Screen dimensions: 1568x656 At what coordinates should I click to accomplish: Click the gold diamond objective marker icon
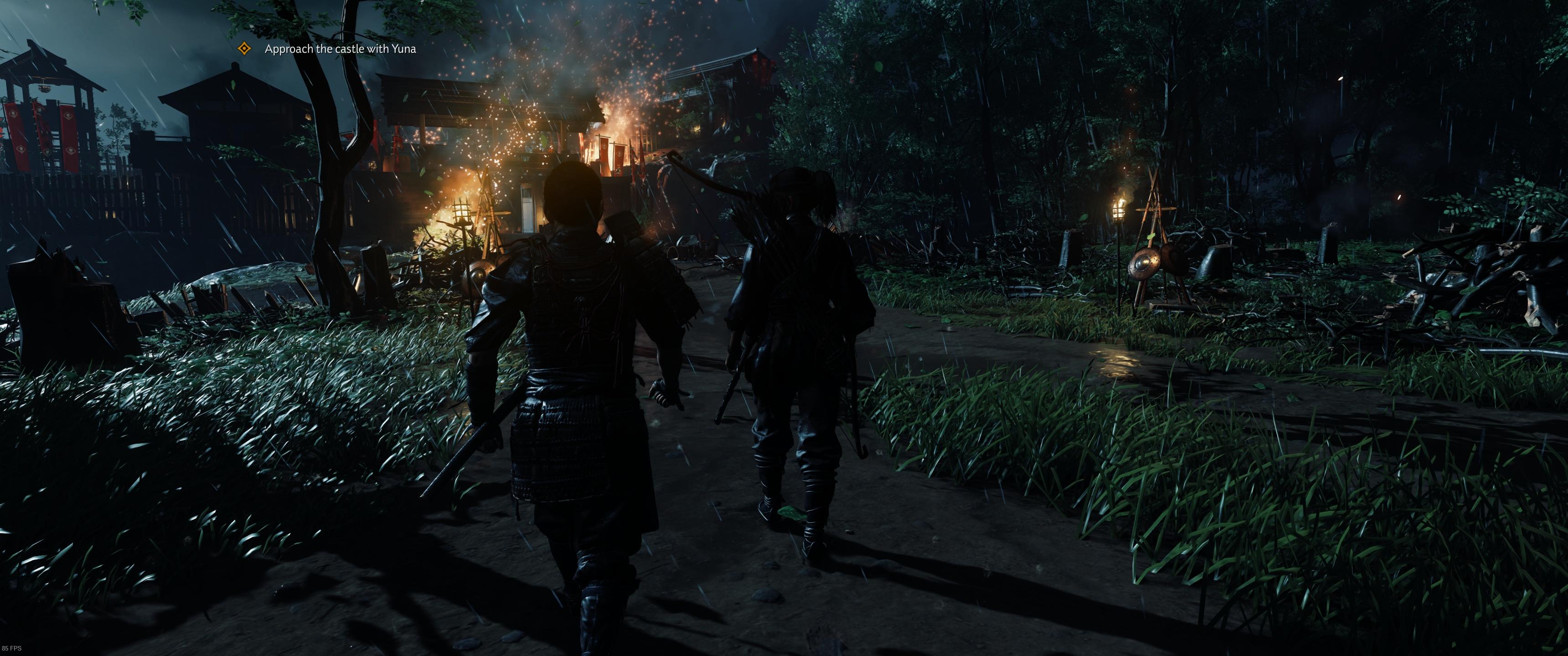(244, 49)
